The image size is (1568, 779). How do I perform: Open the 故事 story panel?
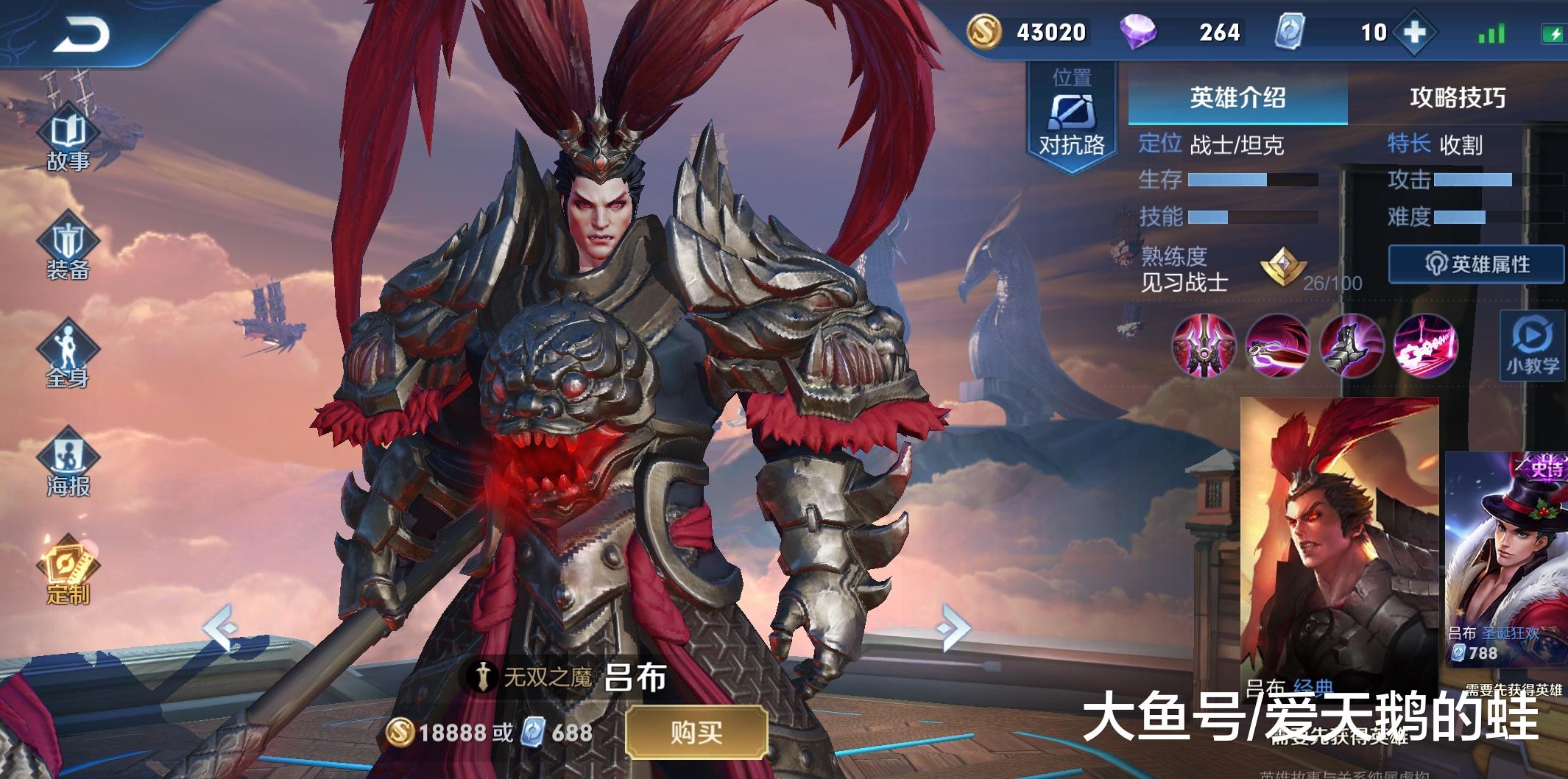[x=68, y=140]
